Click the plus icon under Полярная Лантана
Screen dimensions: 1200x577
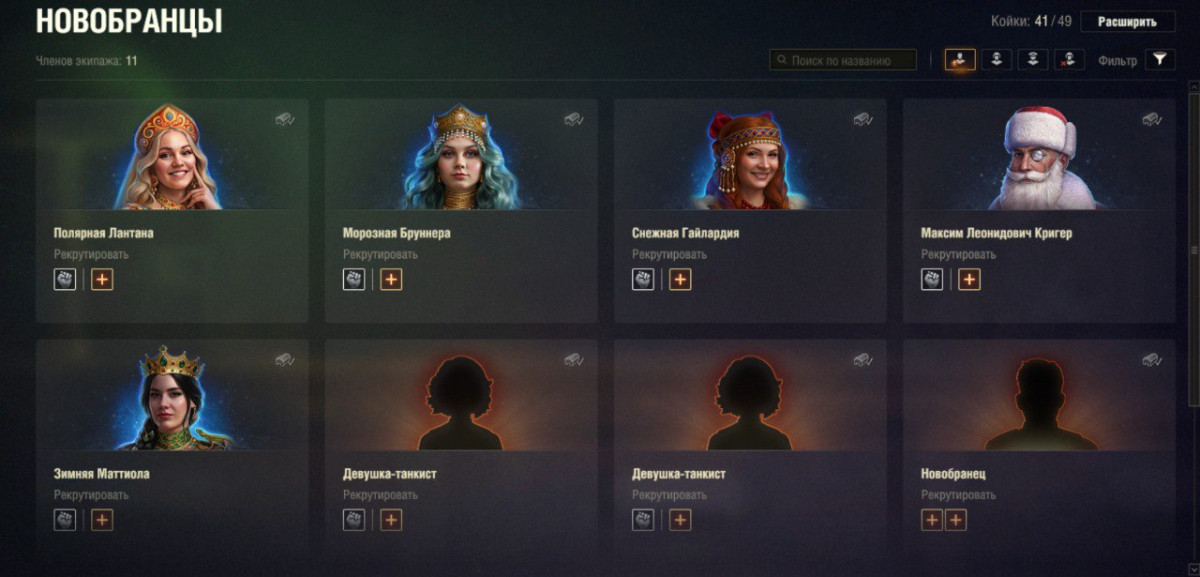coord(102,280)
